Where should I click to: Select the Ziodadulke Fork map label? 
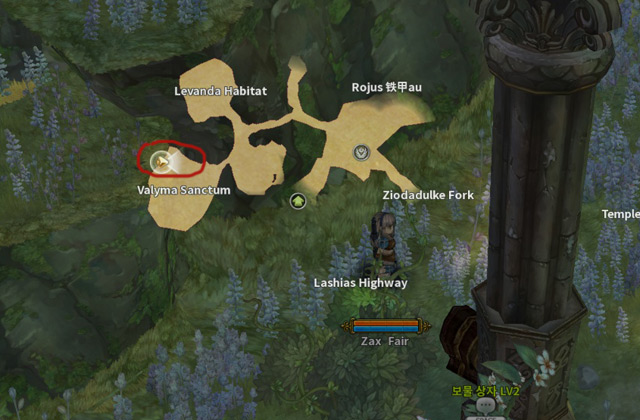click(x=428, y=195)
